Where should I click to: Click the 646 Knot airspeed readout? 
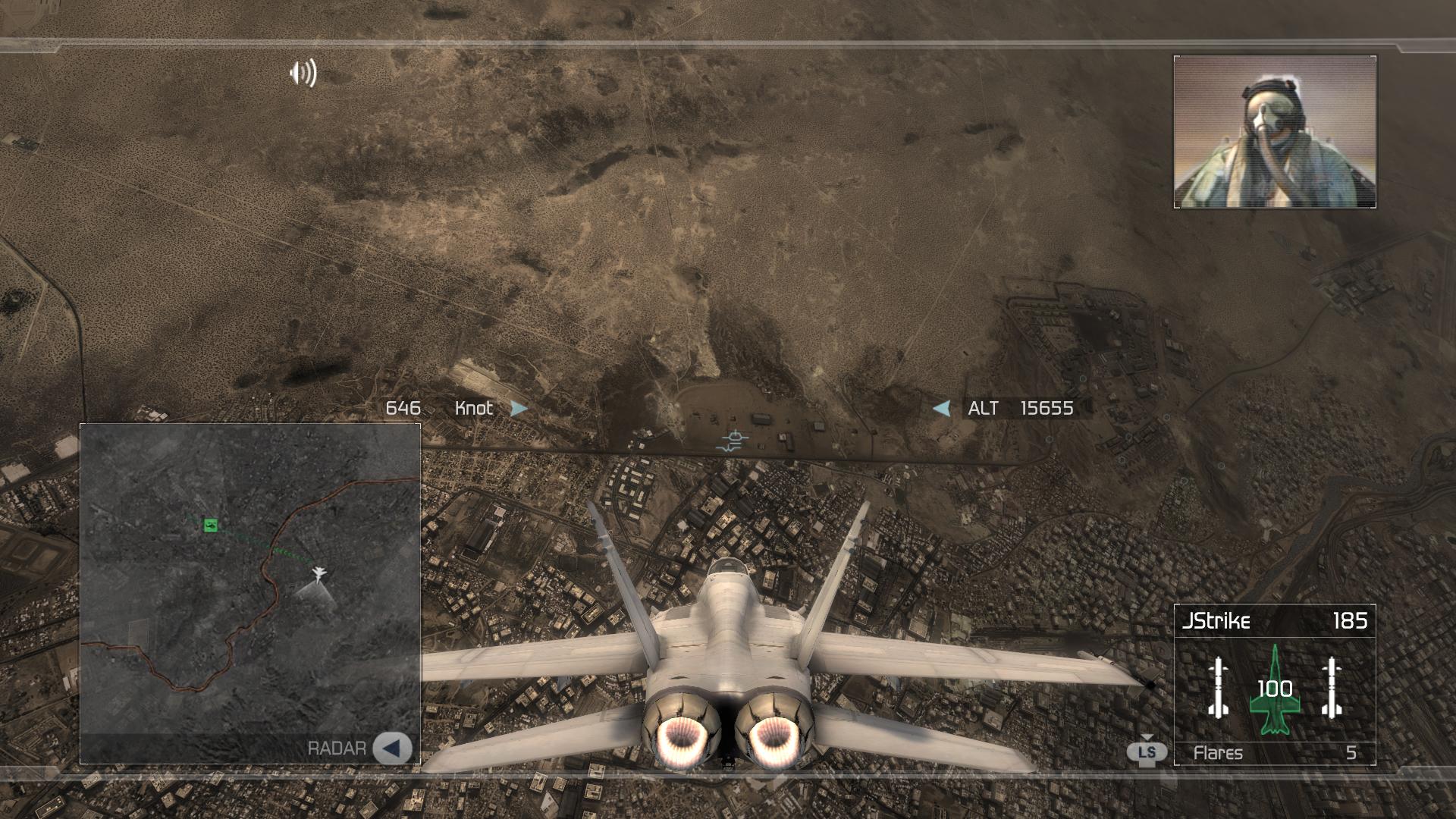point(404,408)
